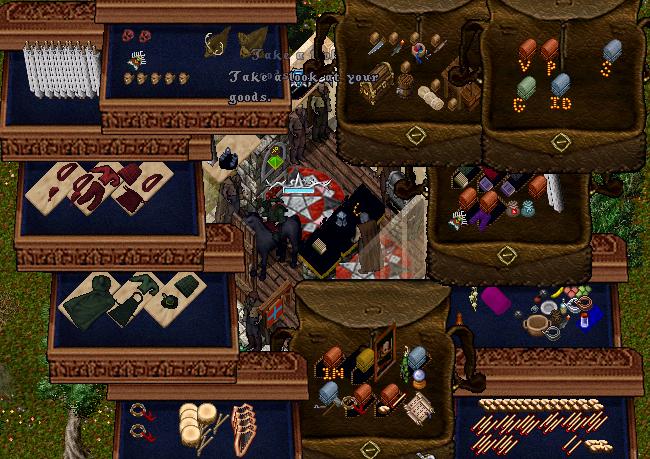Select the chest labeled V
650x459 pixels.
pos(527,50)
